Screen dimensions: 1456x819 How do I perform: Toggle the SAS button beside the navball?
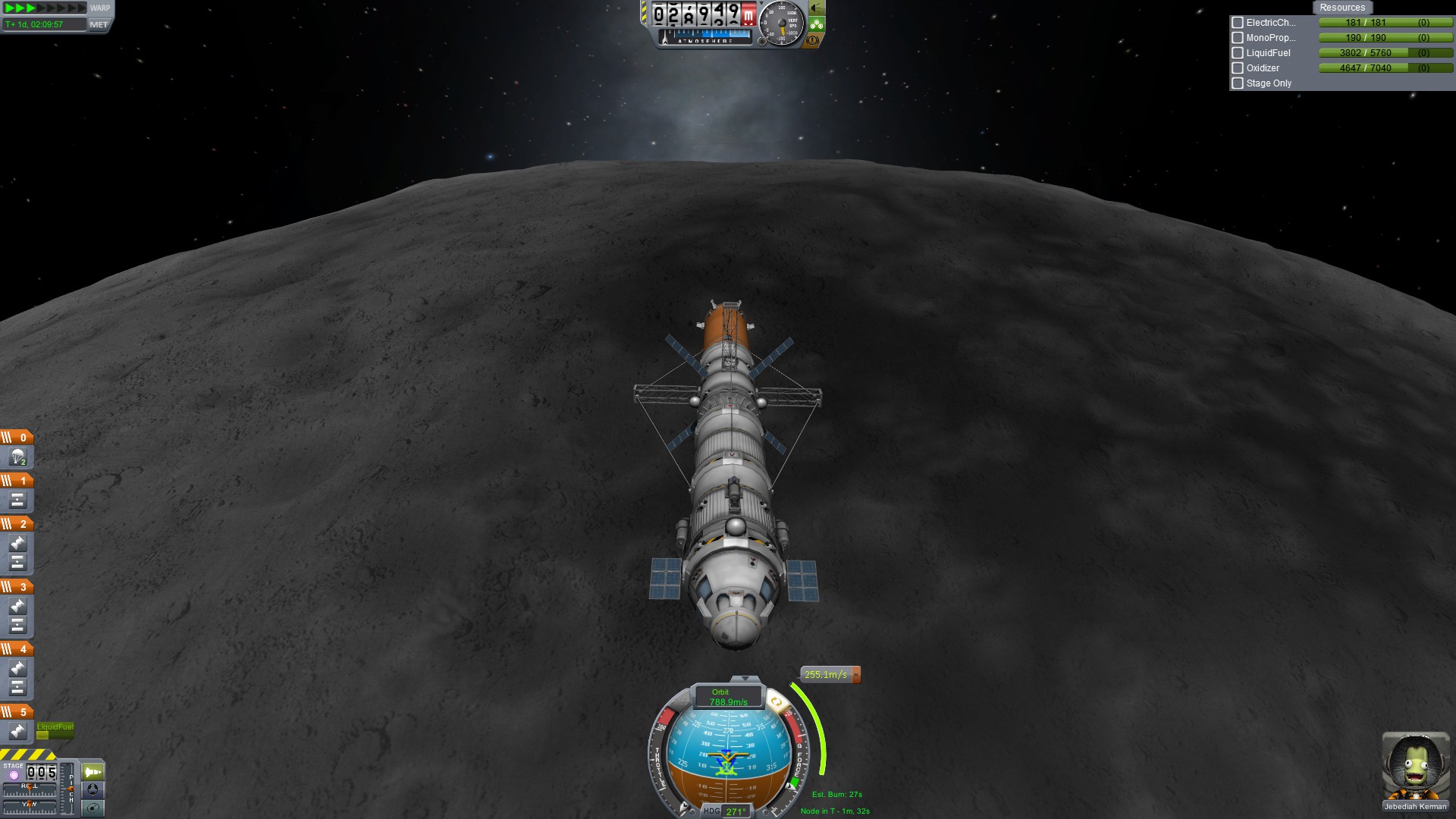click(777, 702)
